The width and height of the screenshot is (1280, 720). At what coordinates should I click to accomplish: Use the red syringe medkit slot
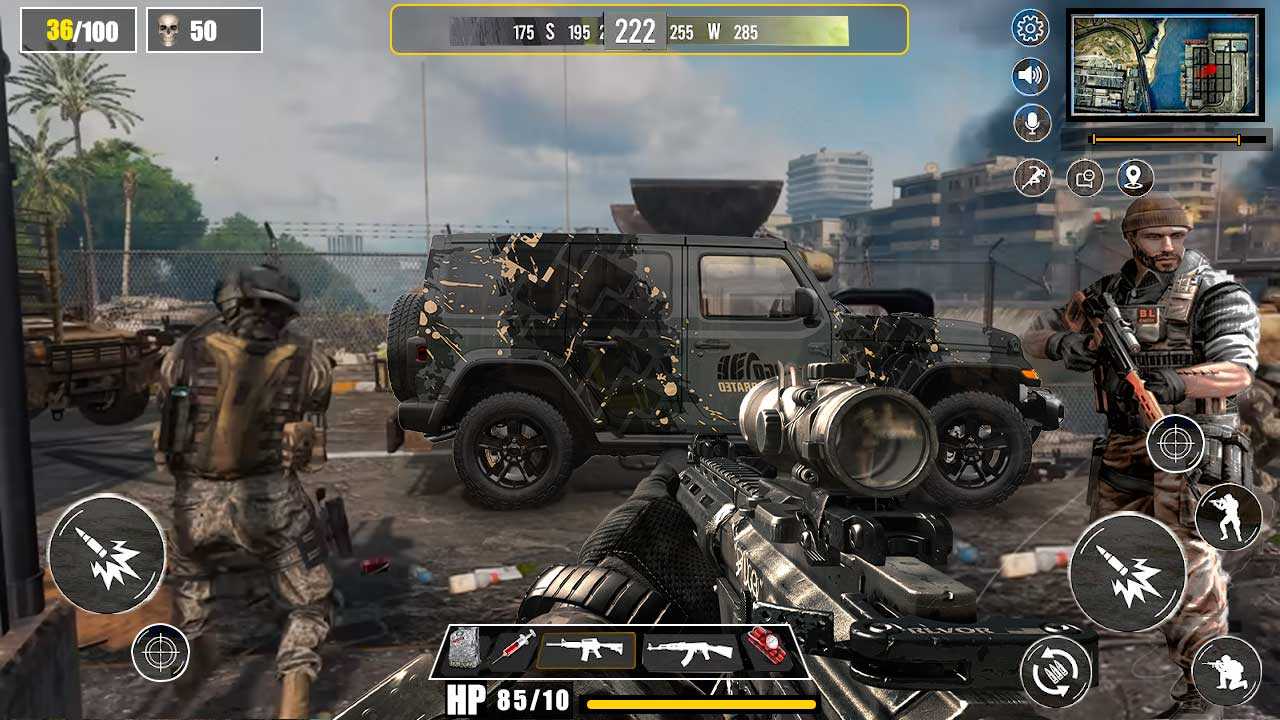[511, 650]
